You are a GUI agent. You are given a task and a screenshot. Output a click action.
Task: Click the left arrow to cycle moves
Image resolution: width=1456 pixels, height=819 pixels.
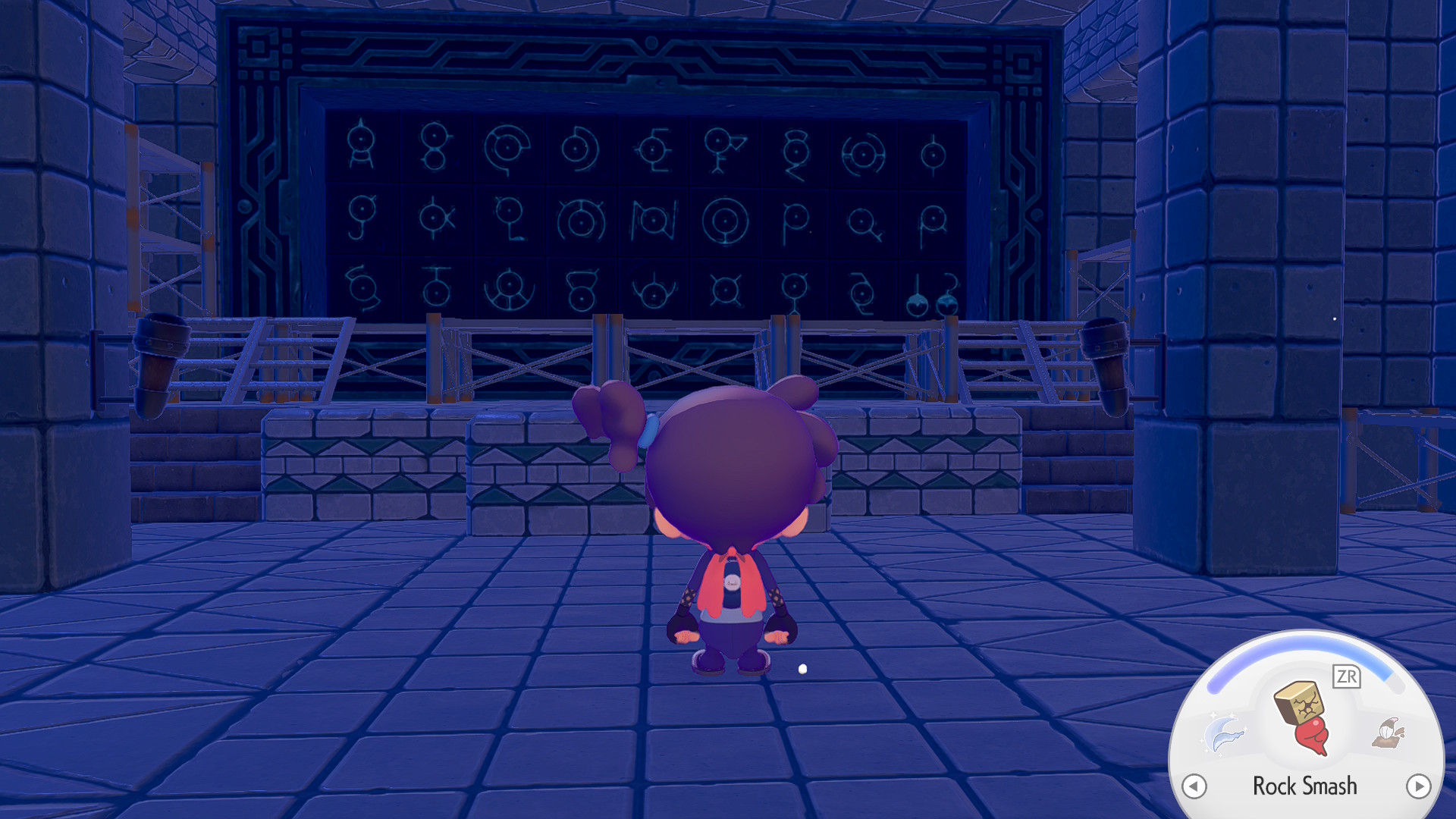1194,786
